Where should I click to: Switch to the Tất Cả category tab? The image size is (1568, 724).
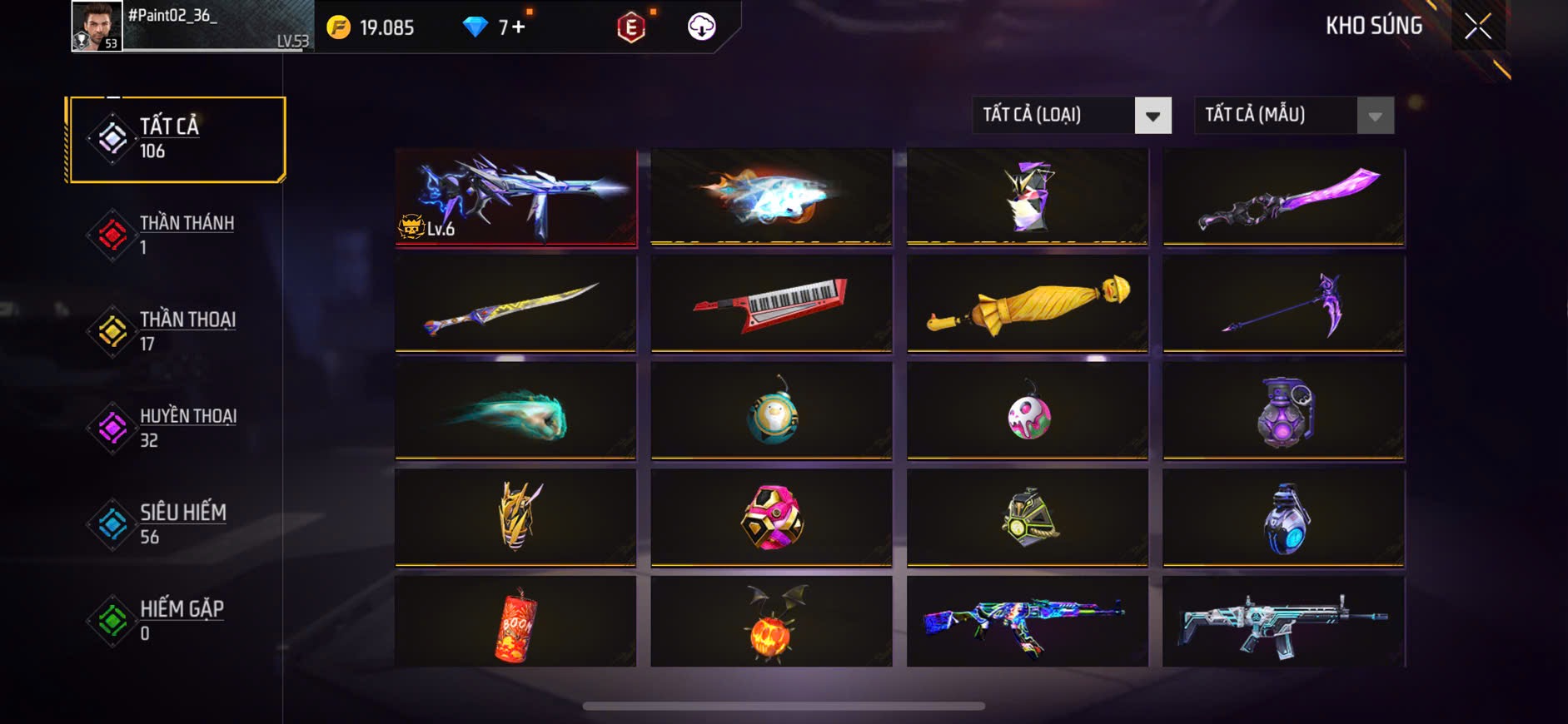pos(177,140)
